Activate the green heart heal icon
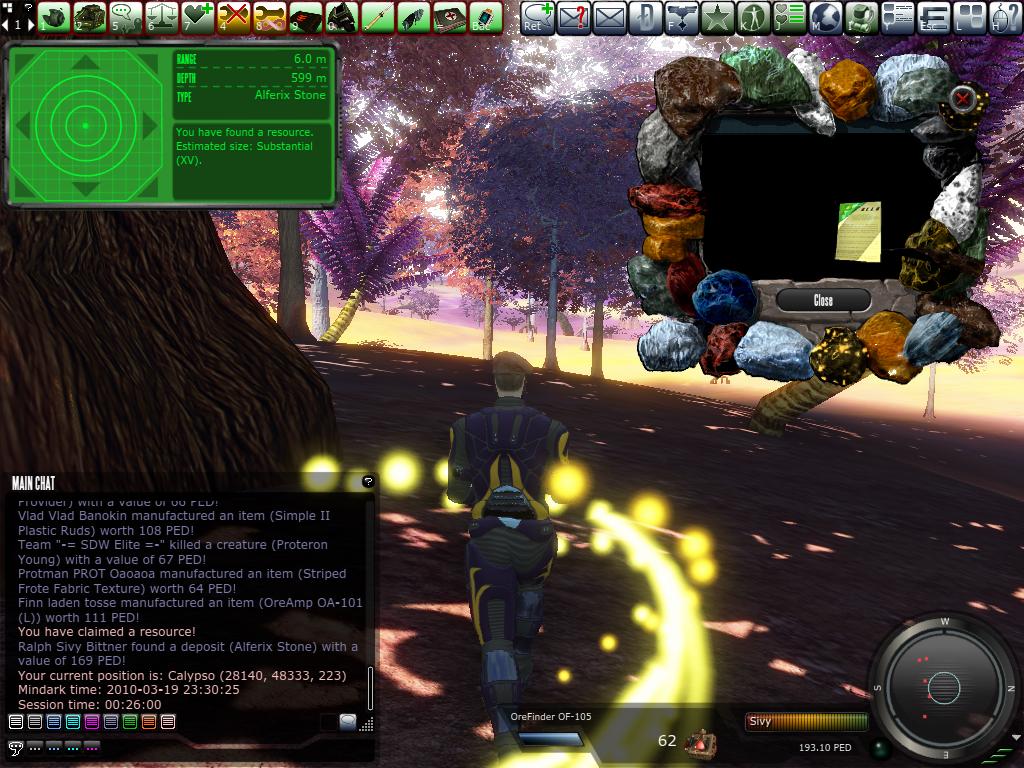The image size is (1024, 768). click(198, 17)
